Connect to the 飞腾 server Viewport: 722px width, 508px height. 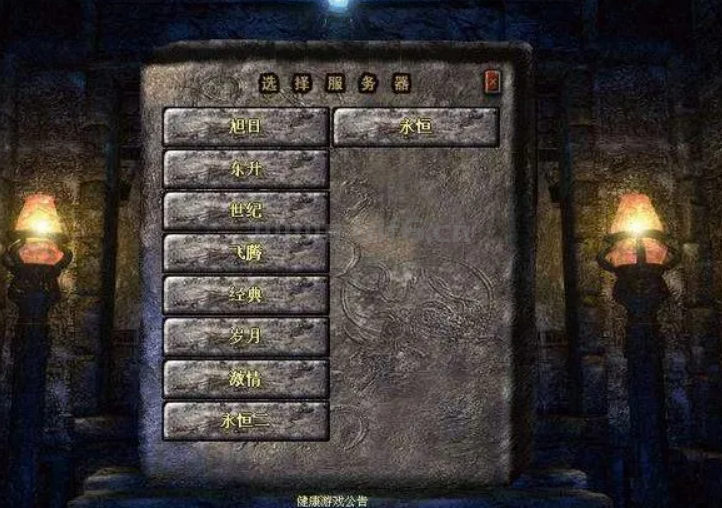coord(246,253)
